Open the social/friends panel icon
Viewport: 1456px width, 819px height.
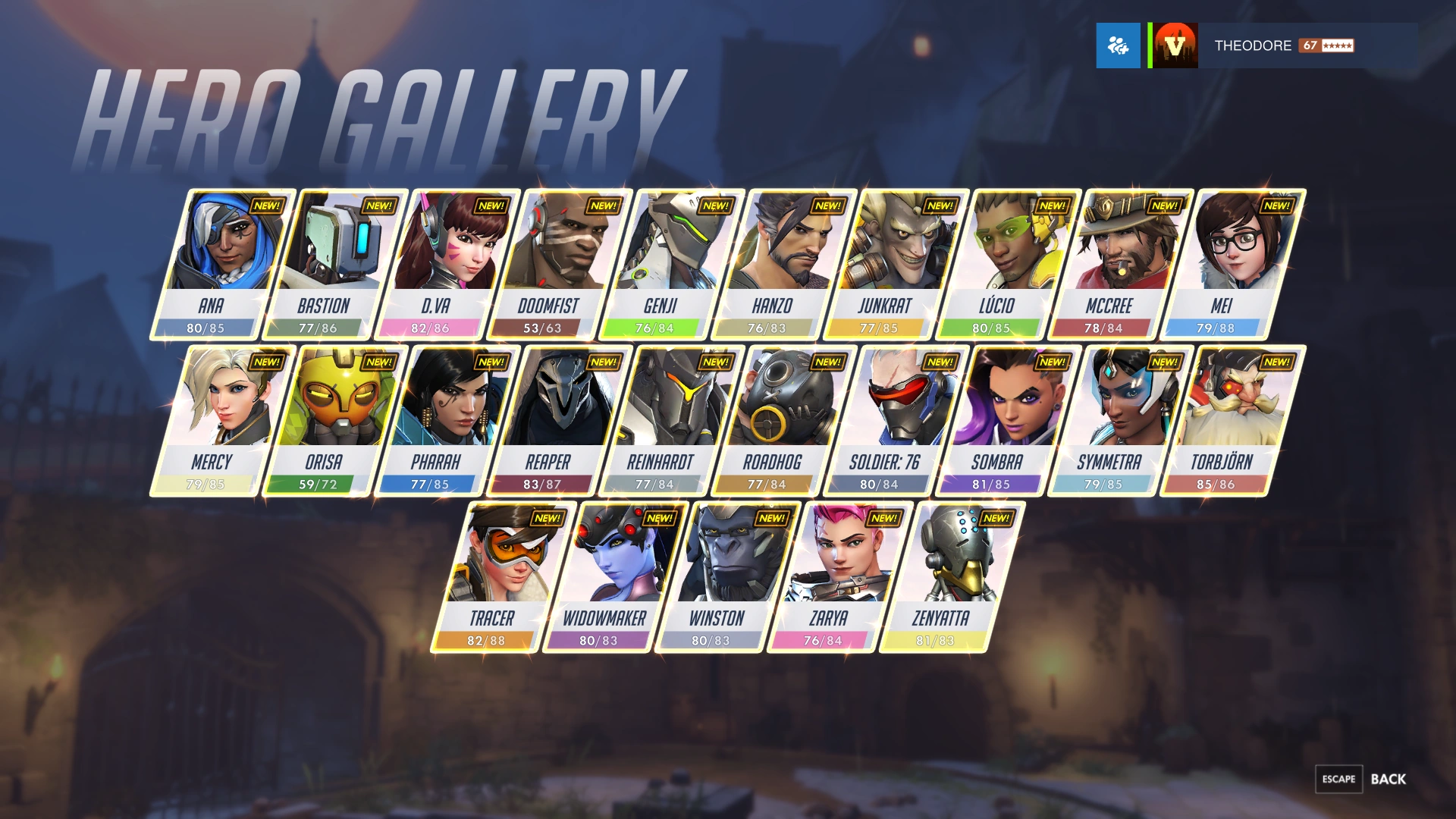point(1121,46)
